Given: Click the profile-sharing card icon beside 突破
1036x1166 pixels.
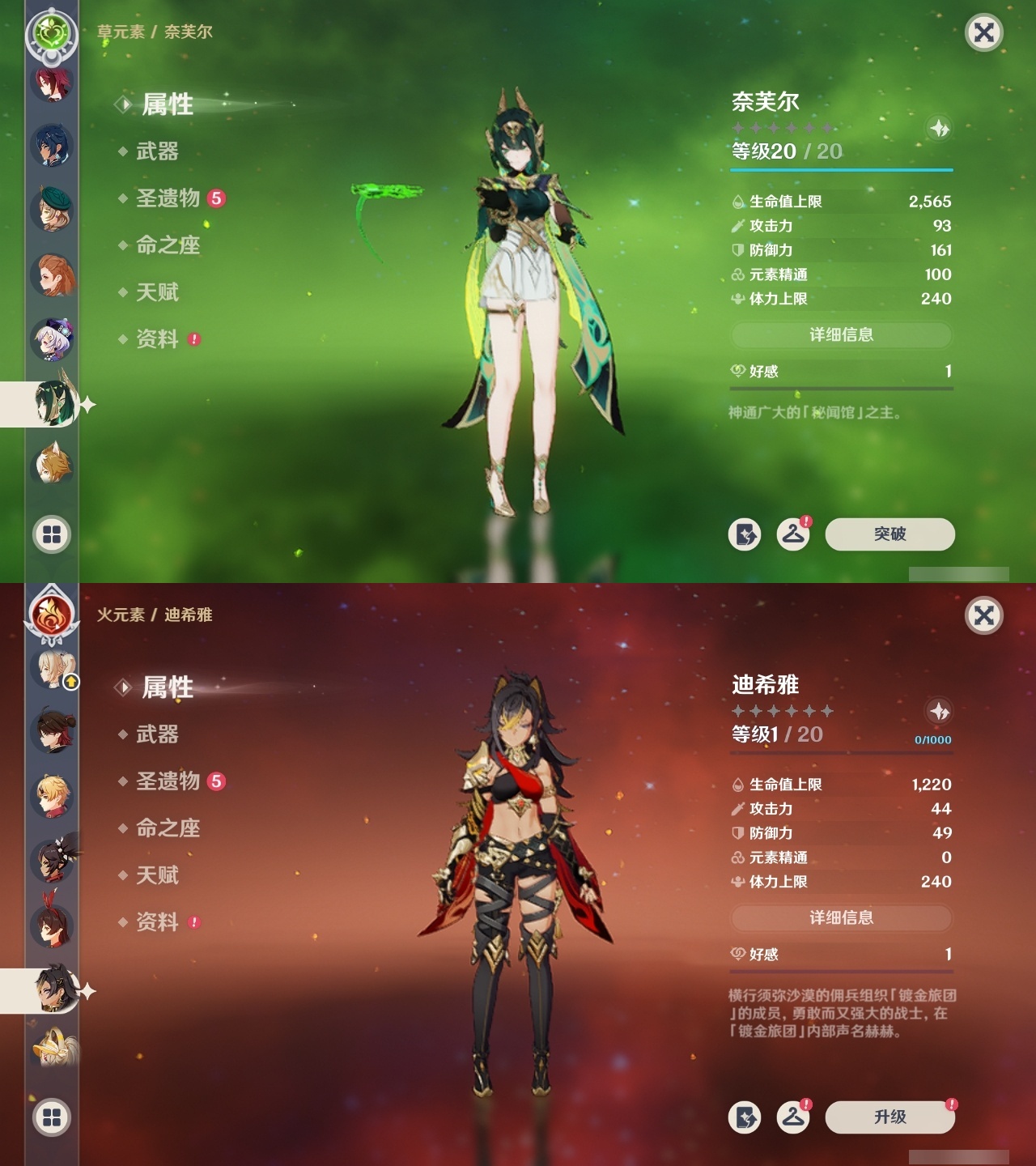Looking at the screenshot, I should coord(746,534).
